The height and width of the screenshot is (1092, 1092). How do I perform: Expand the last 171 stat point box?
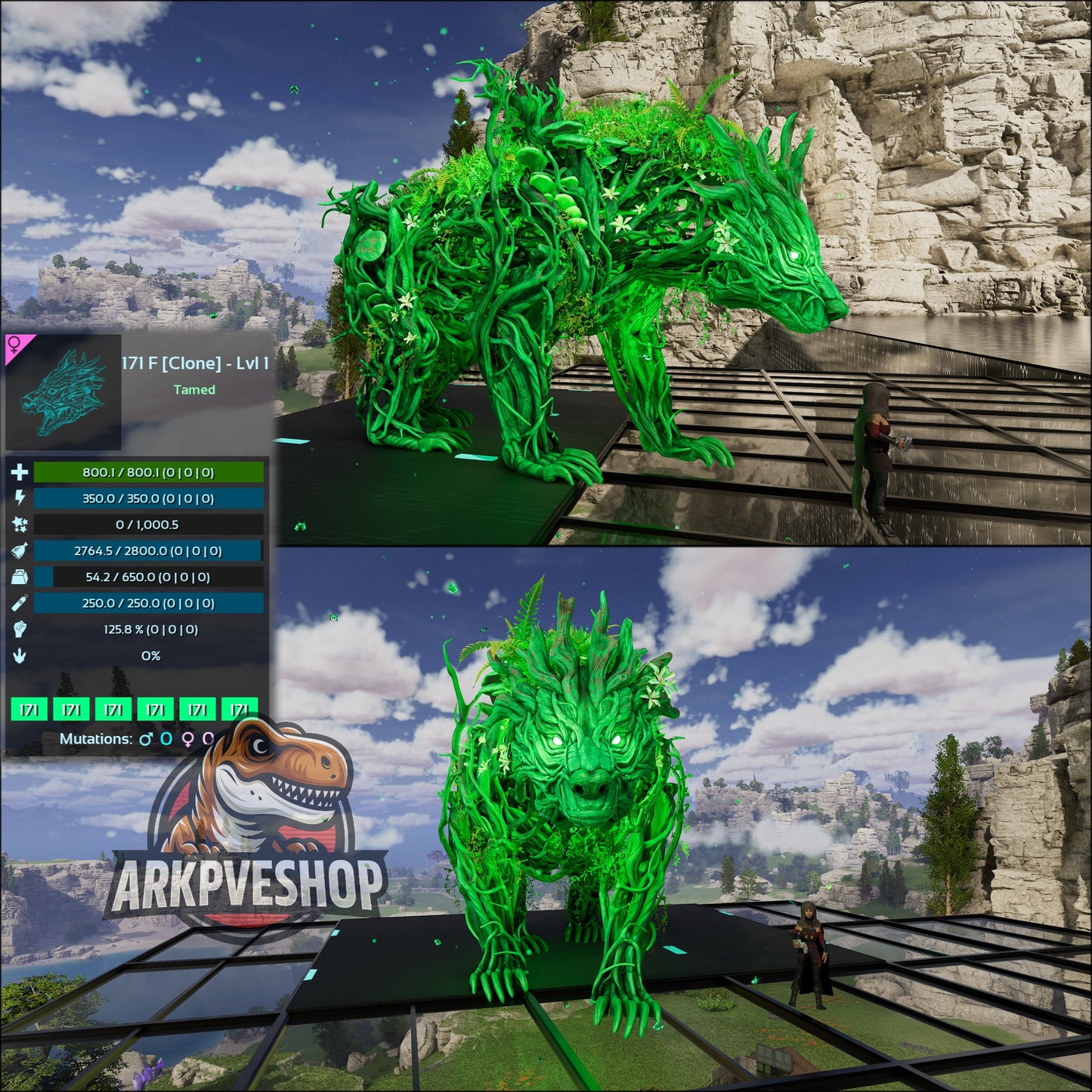point(239,709)
